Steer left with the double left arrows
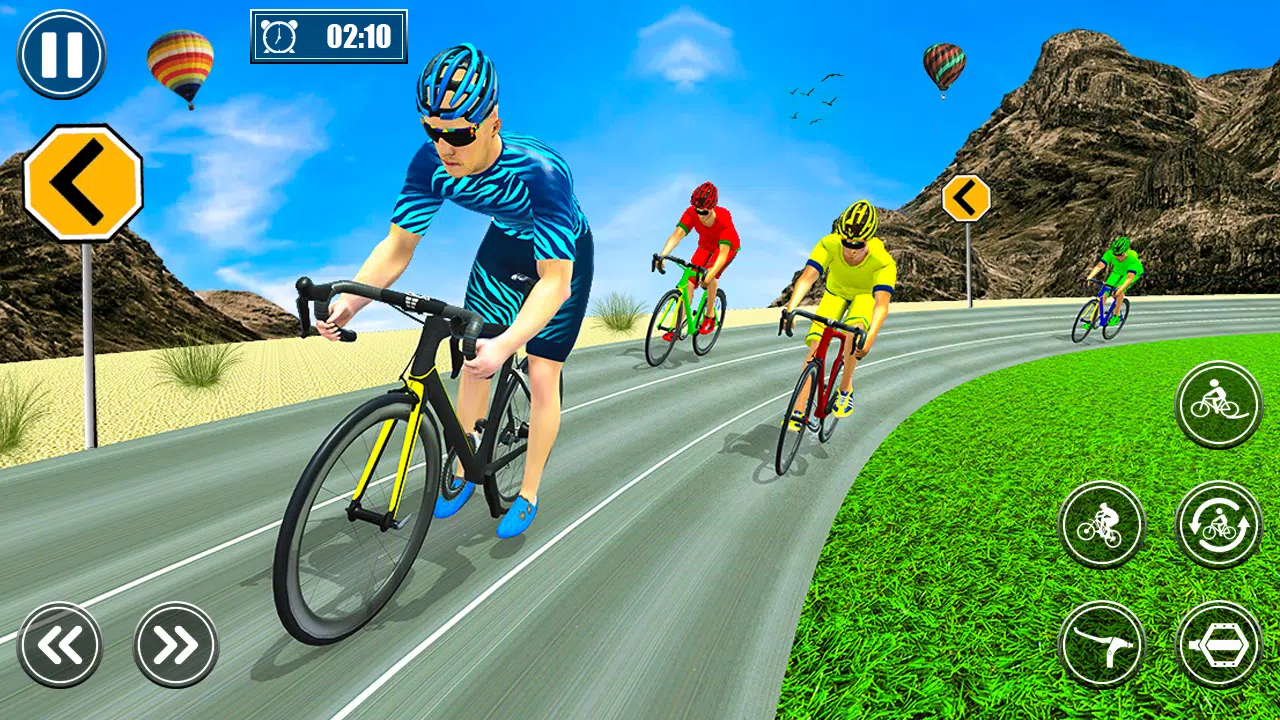Screen dimensions: 1280x720 tap(60, 645)
